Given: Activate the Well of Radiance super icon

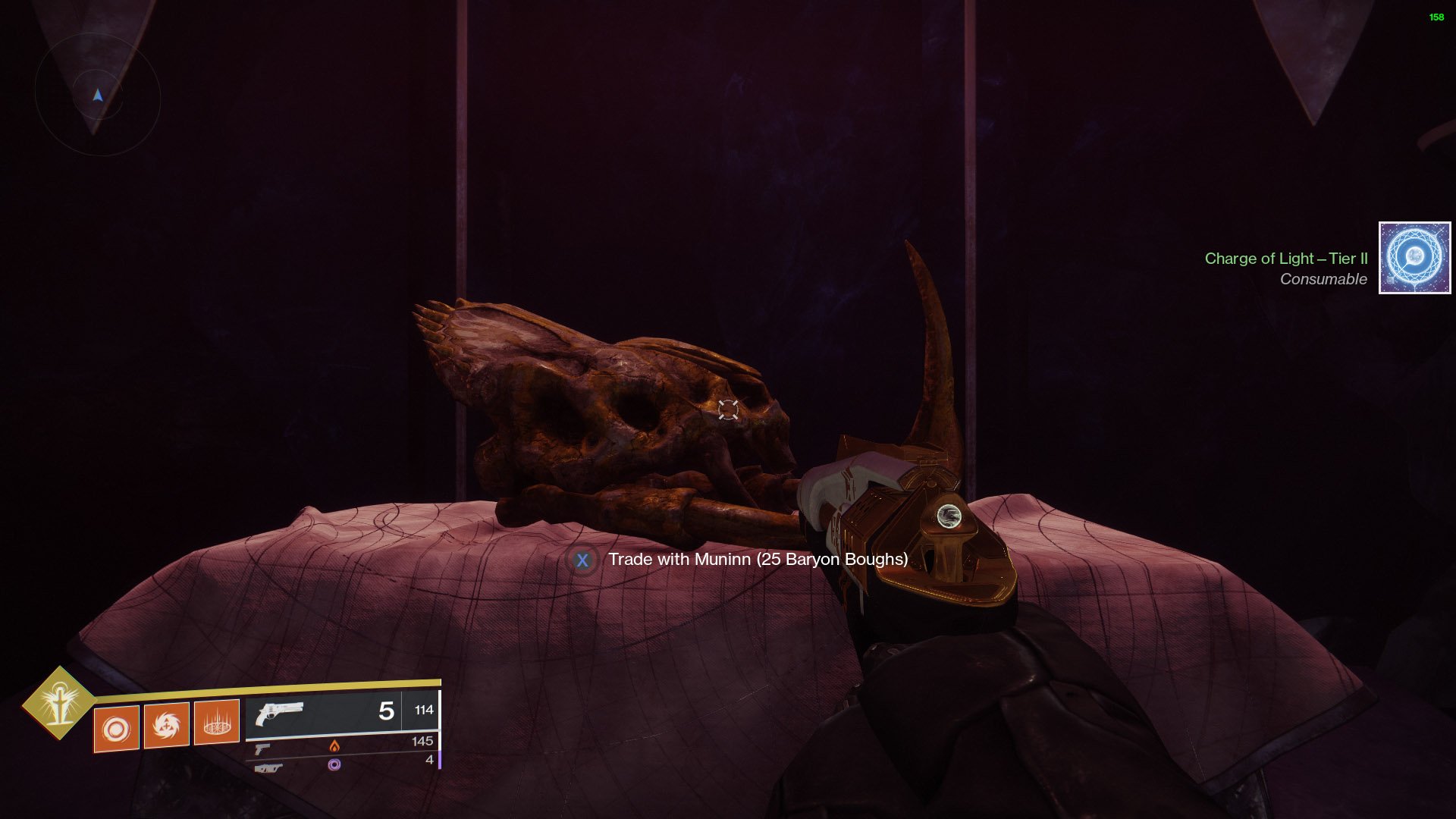Looking at the screenshot, I should (x=59, y=703).
